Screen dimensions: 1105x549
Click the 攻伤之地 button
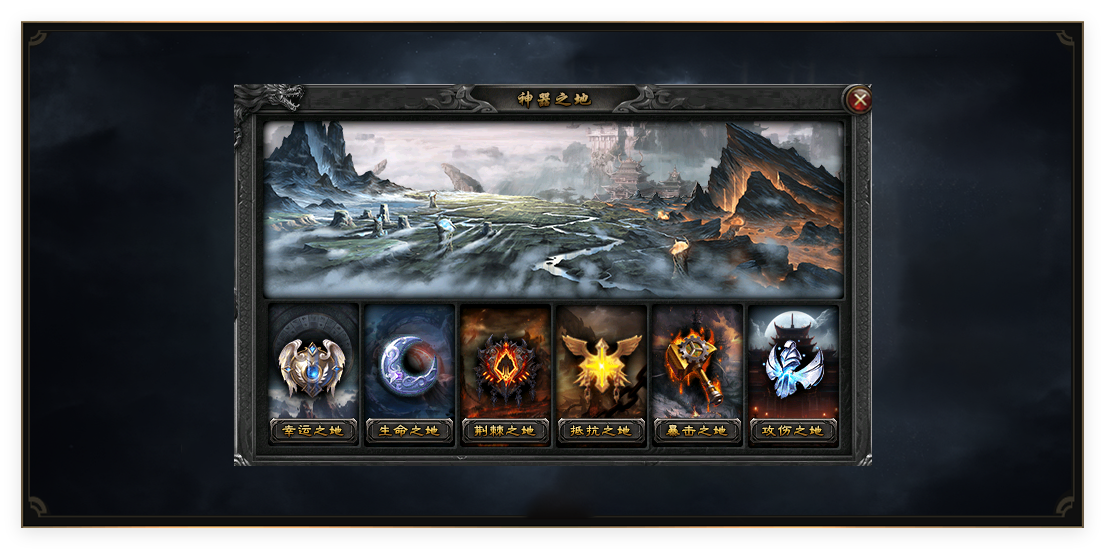793,431
